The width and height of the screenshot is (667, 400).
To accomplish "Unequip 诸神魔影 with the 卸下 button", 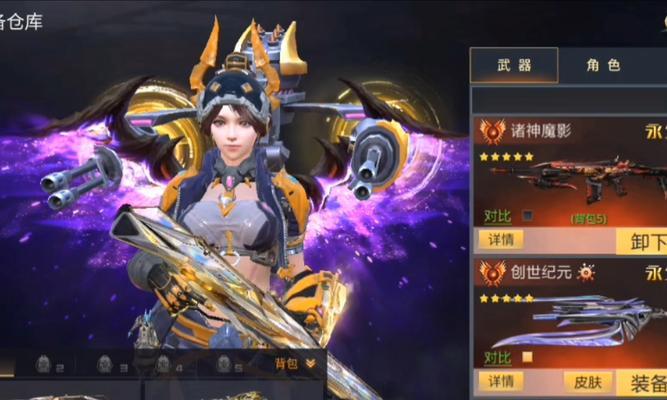I will pos(644,242).
